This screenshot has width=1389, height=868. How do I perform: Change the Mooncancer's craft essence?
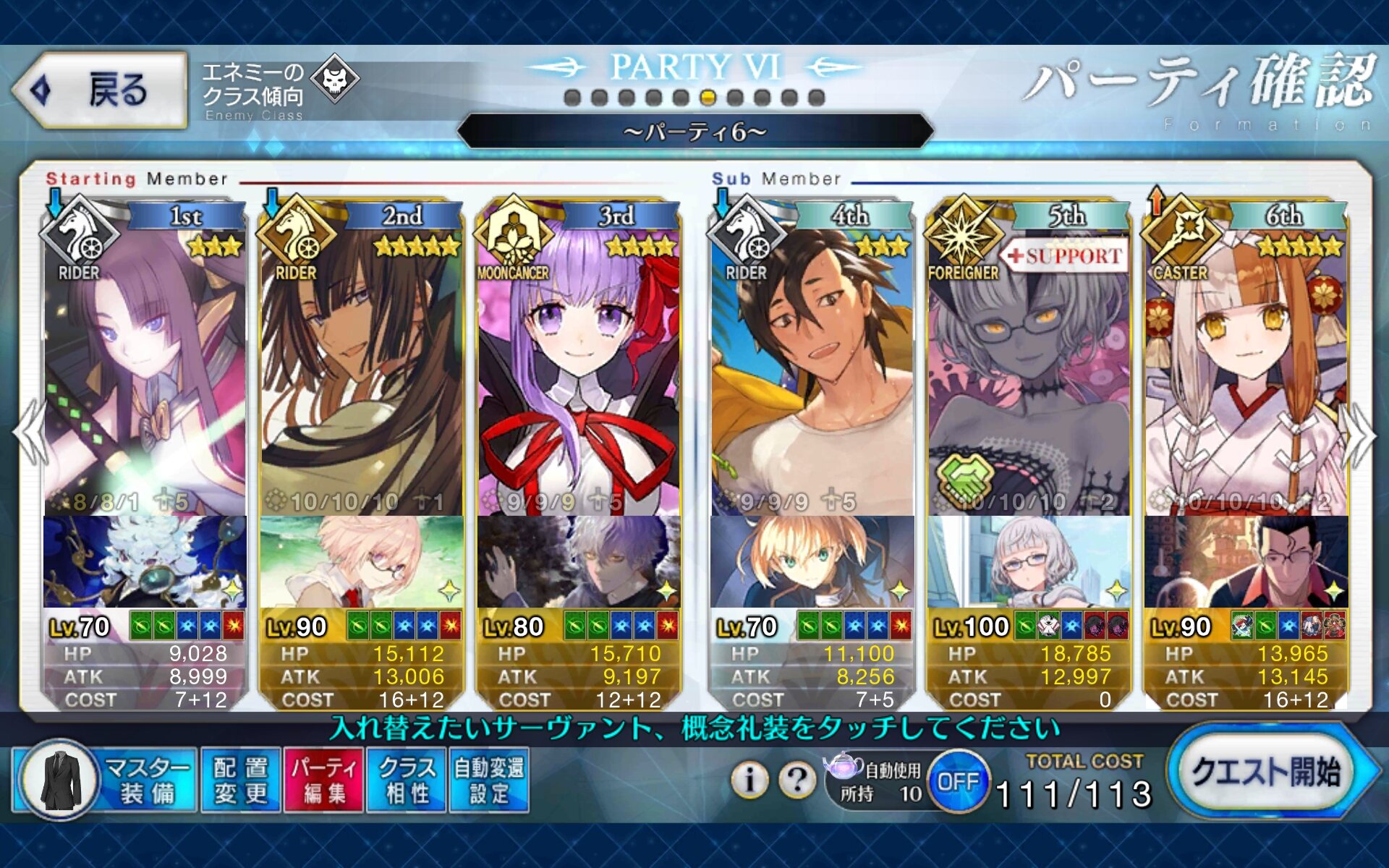[x=579, y=561]
